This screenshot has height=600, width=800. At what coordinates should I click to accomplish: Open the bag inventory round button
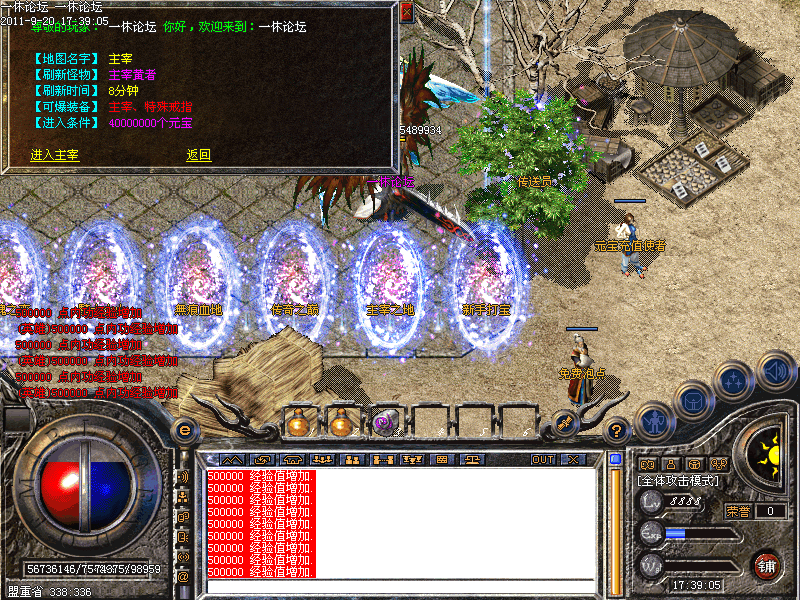[693, 400]
